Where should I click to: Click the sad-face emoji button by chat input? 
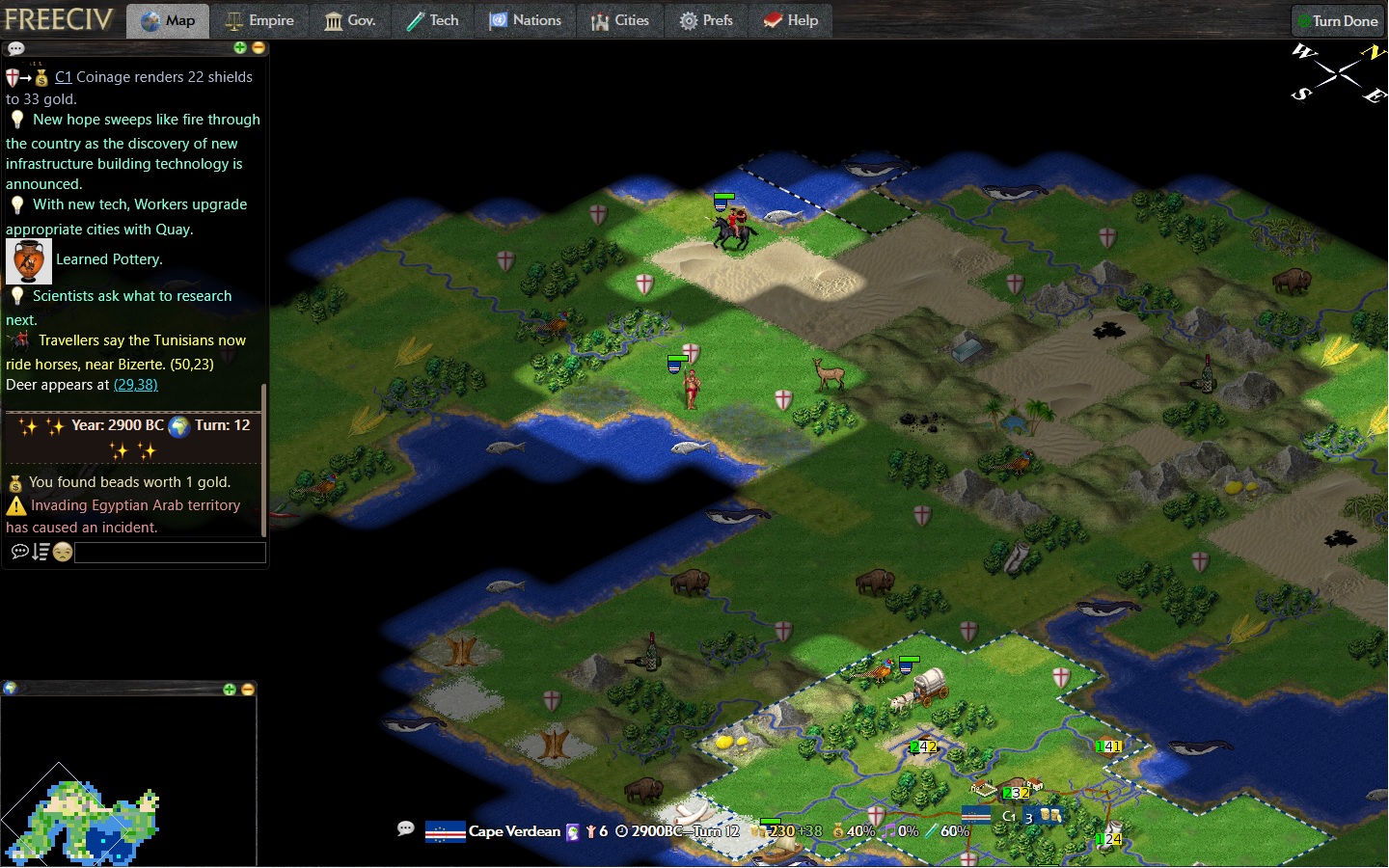tap(63, 553)
